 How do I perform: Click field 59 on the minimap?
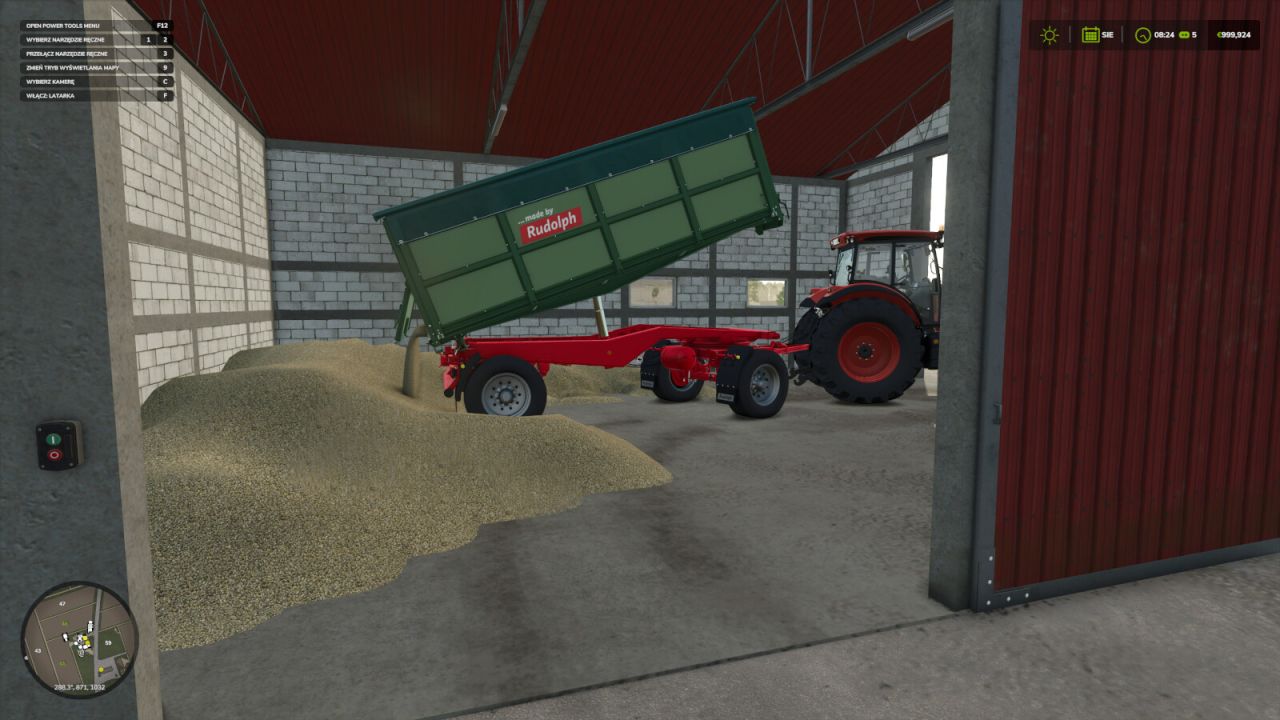pyautogui.click(x=108, y=642)
